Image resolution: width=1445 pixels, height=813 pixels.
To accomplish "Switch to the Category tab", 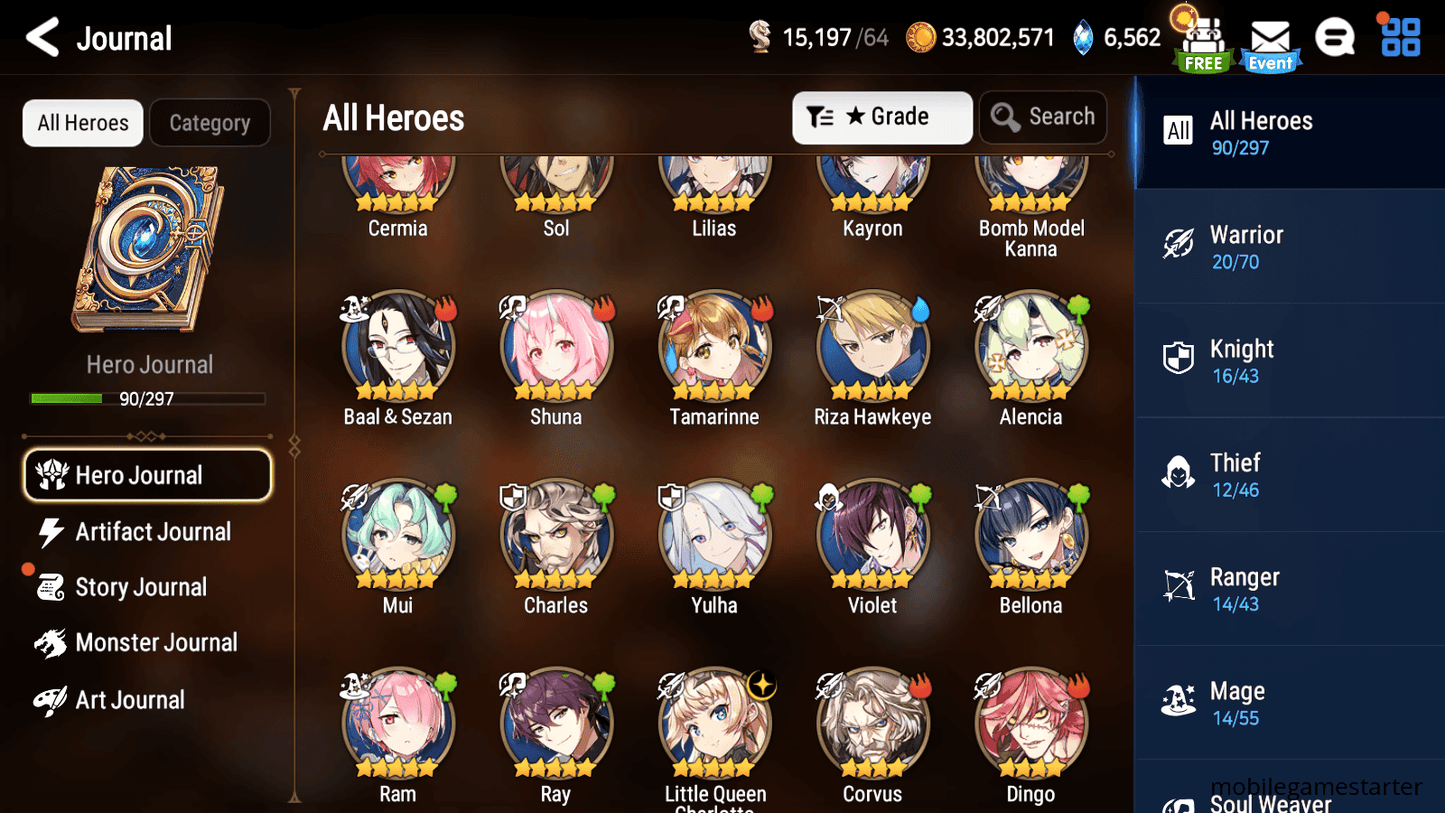I will coord(210,122).
